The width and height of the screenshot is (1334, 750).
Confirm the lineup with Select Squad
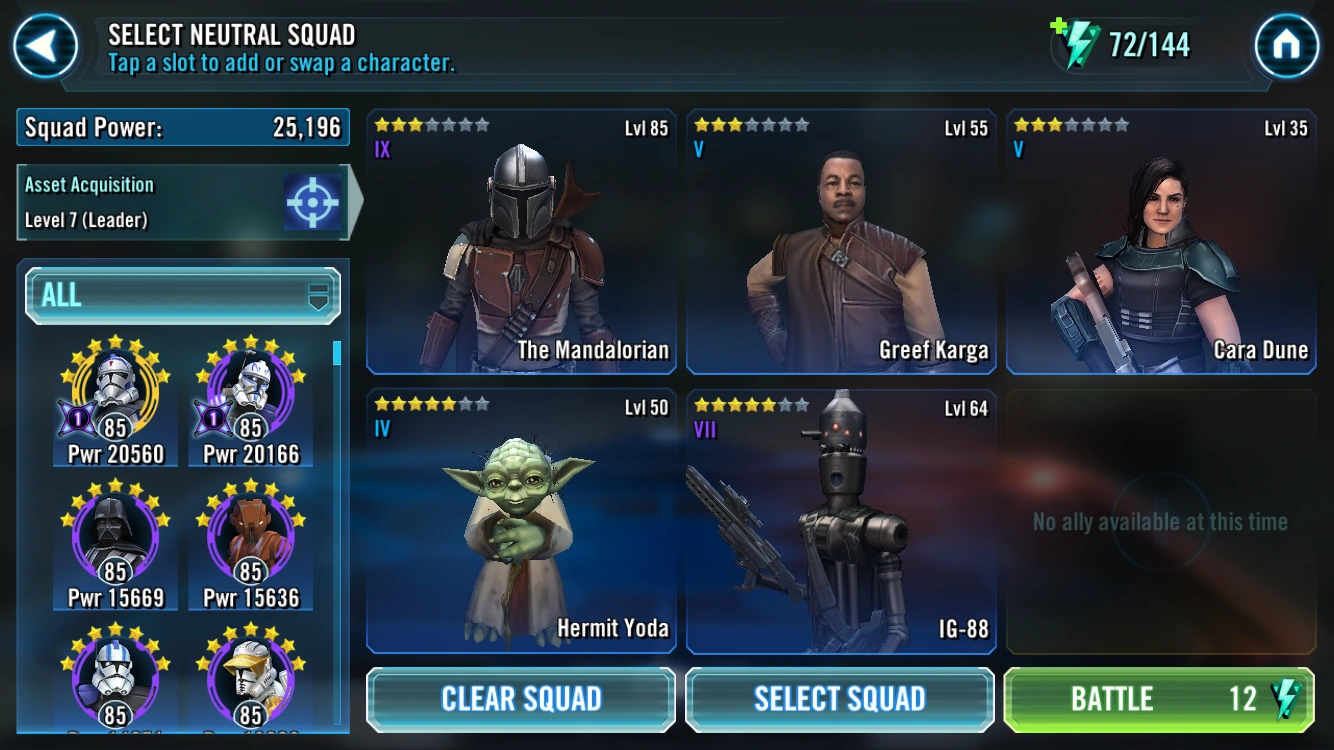[x=840, y=699]
